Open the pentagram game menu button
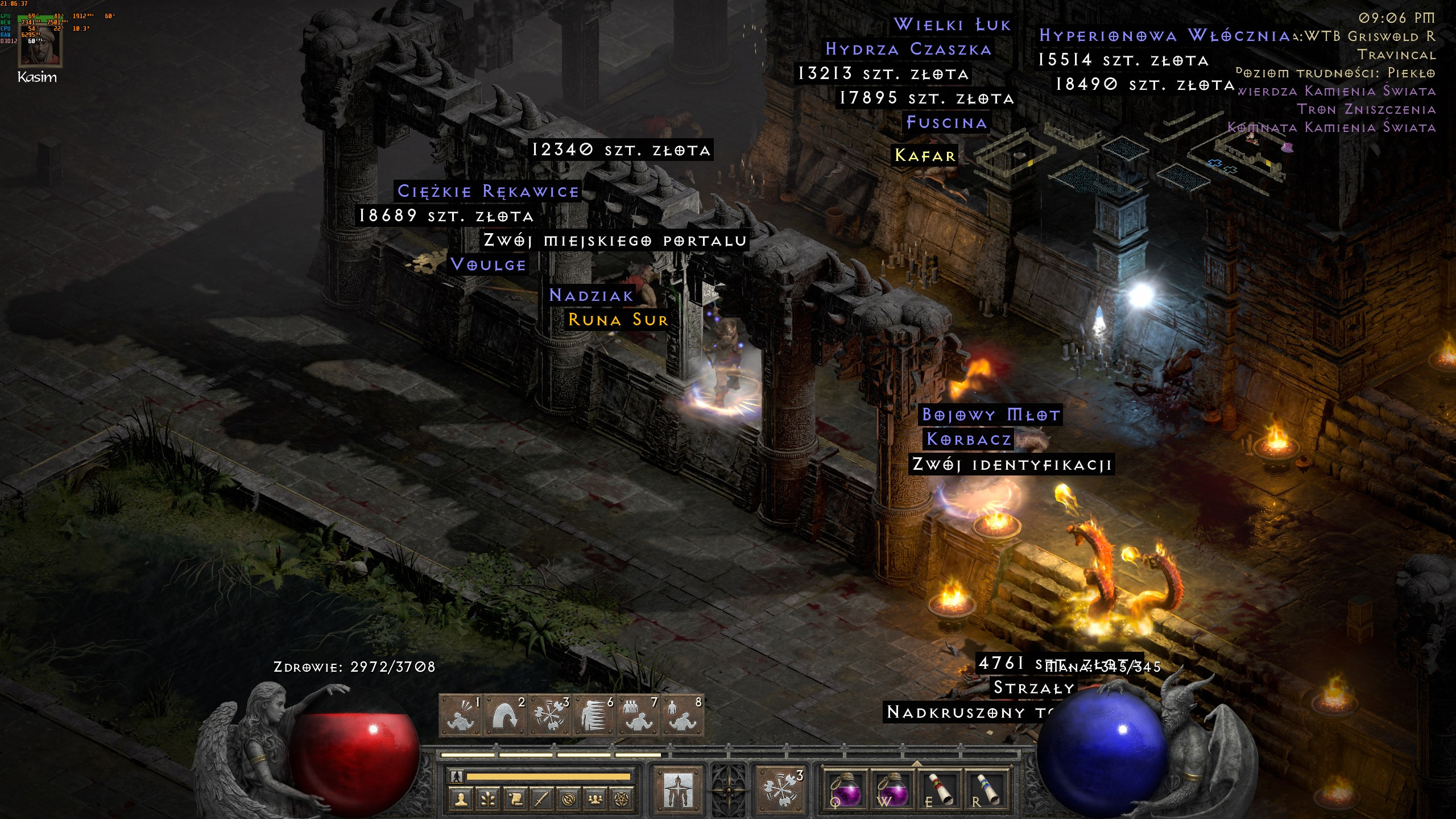Image resolution: width=1456 pixels, height=819 pixels. 622,800
